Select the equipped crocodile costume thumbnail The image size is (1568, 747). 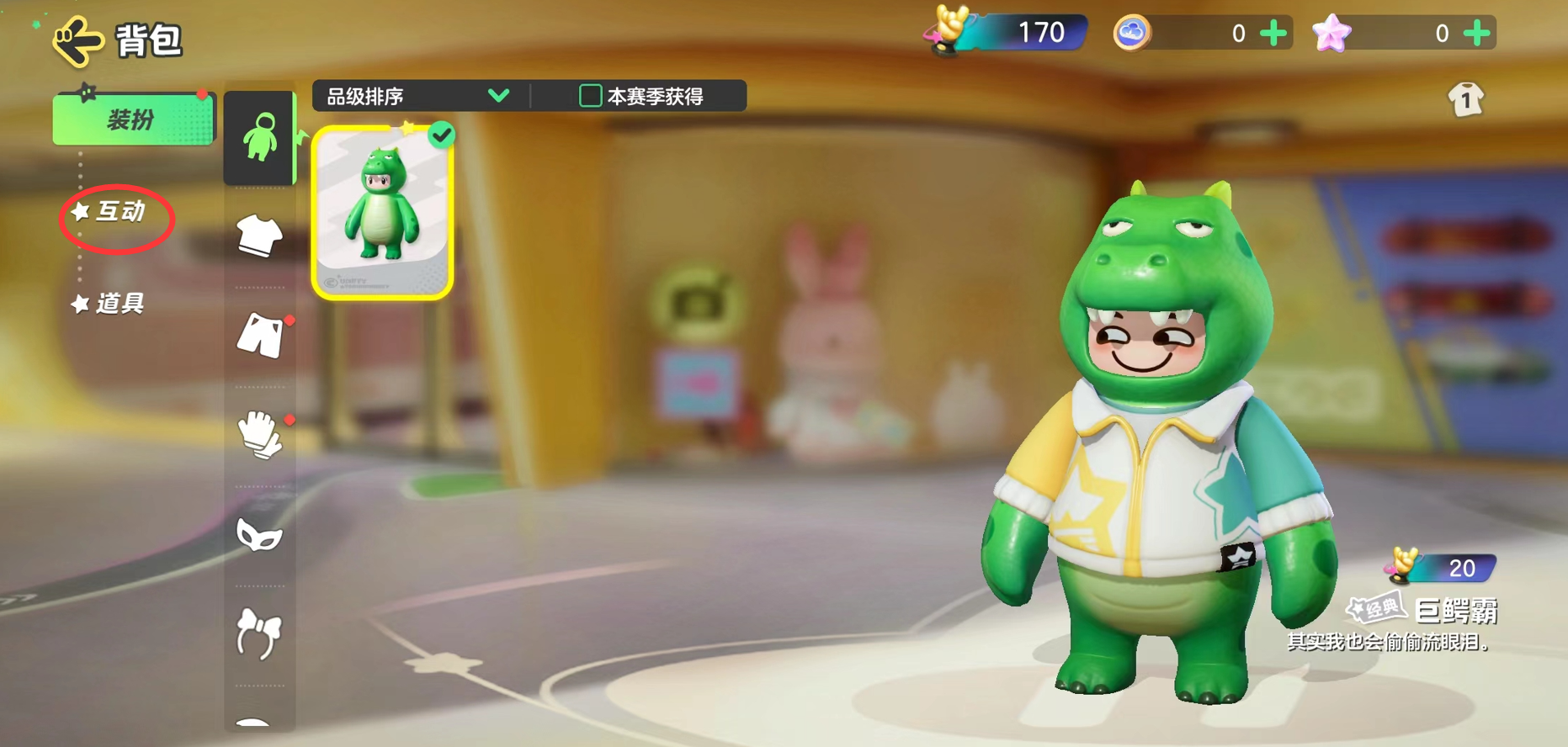[x=384, y=210]
